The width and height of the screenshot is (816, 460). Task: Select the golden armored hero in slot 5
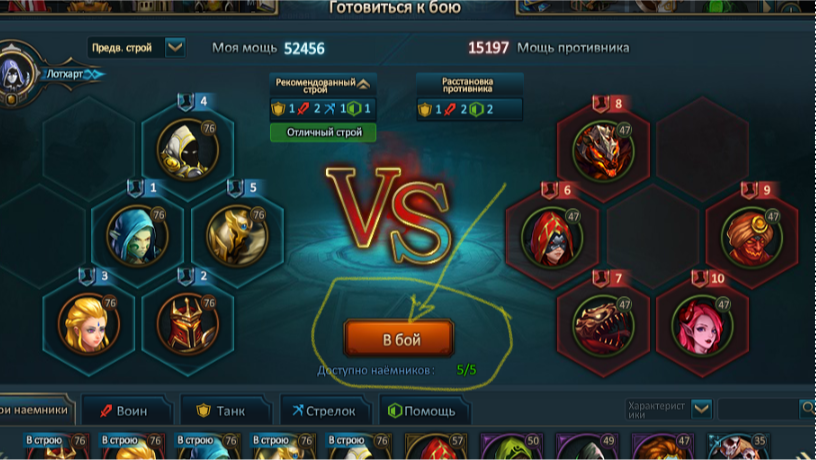(x=237, y=234)
